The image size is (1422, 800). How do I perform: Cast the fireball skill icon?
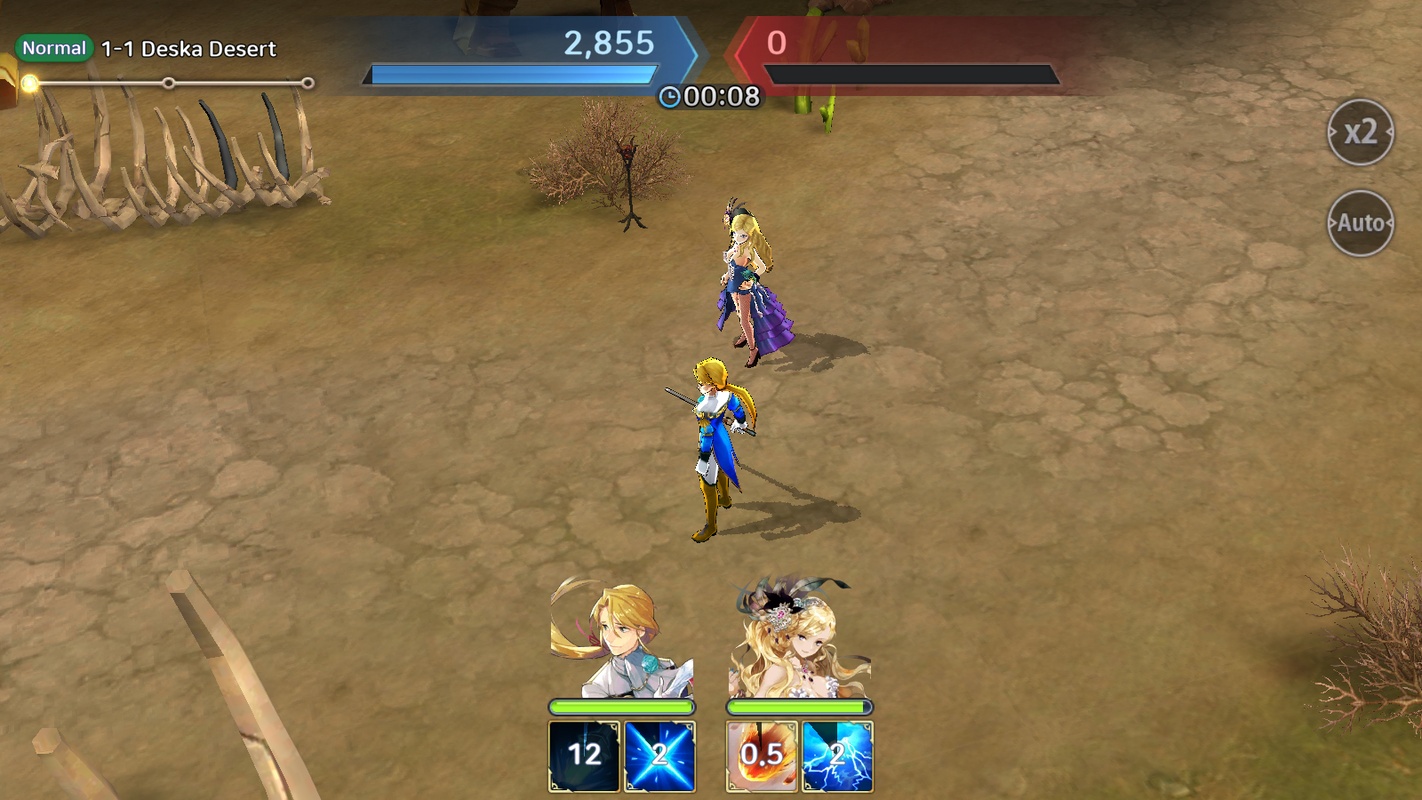pyautogui.click(x=762, y=756)
